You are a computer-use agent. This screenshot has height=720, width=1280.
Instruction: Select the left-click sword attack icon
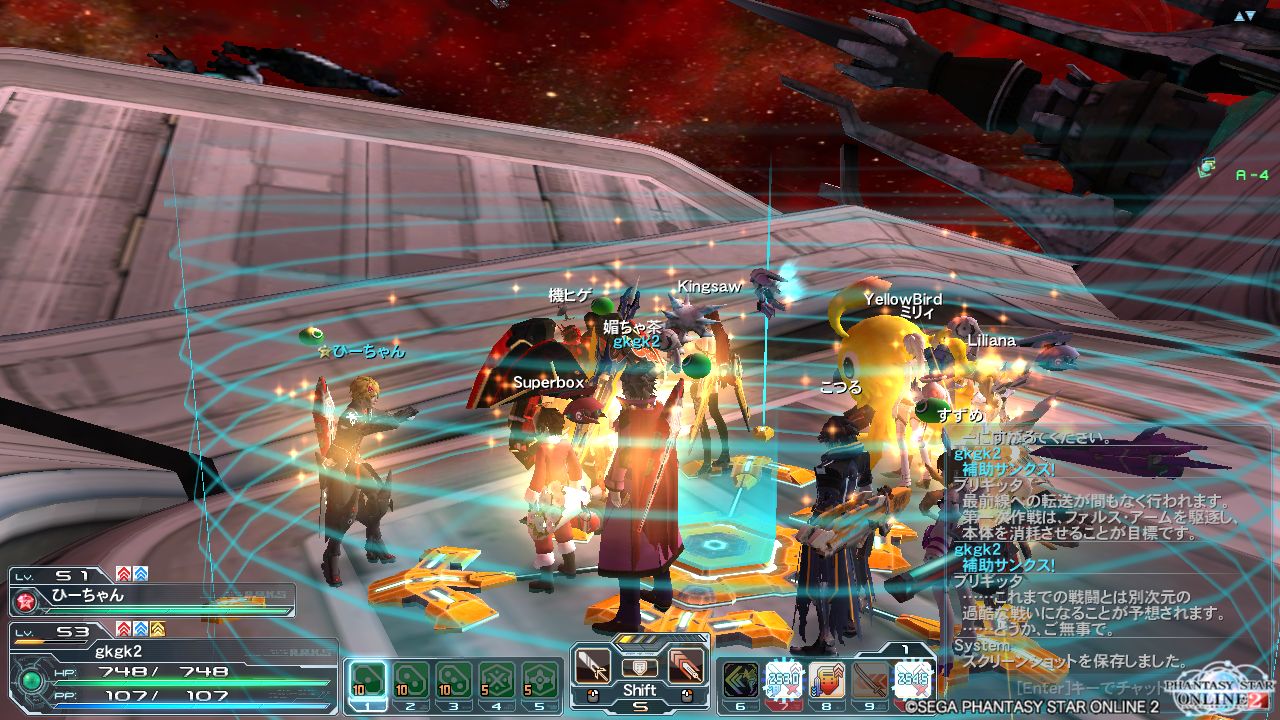coord(593,666)
